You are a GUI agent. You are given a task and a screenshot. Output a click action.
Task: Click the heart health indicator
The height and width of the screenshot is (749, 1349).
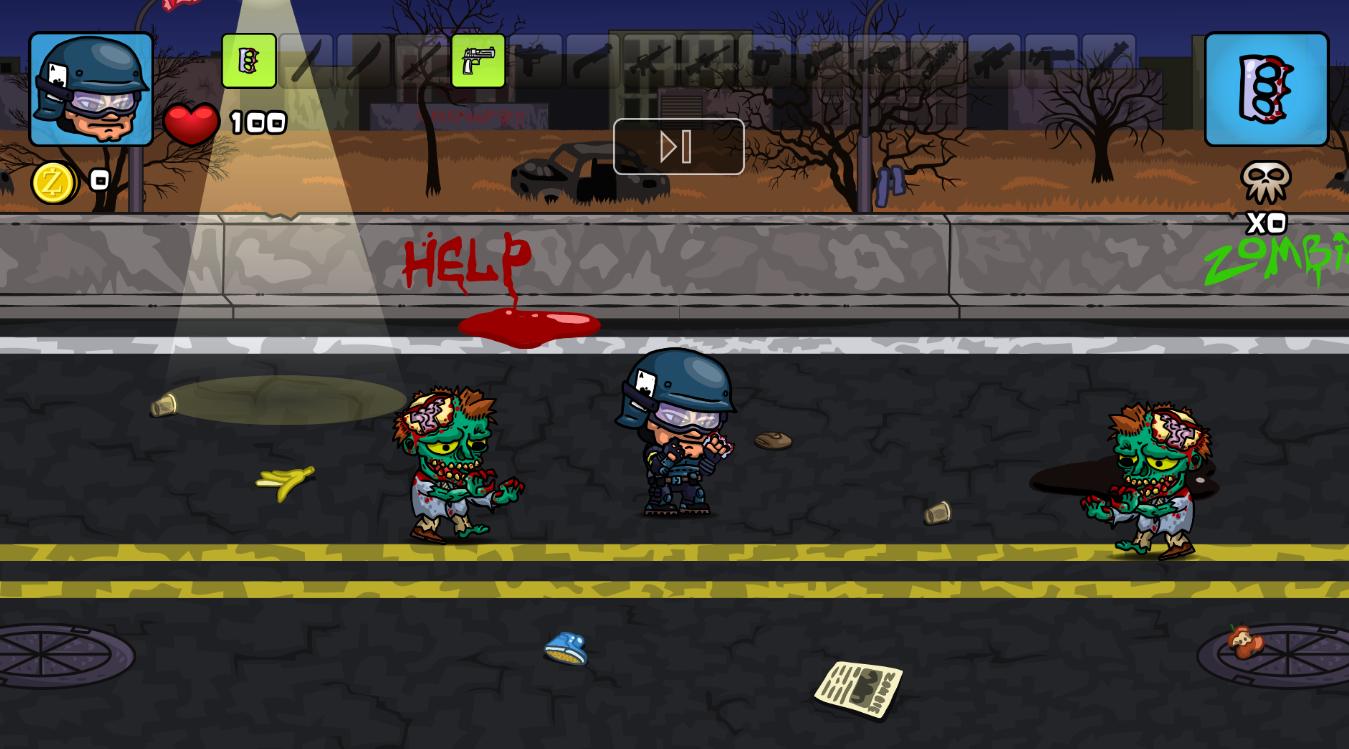click(x=193, y=123)
